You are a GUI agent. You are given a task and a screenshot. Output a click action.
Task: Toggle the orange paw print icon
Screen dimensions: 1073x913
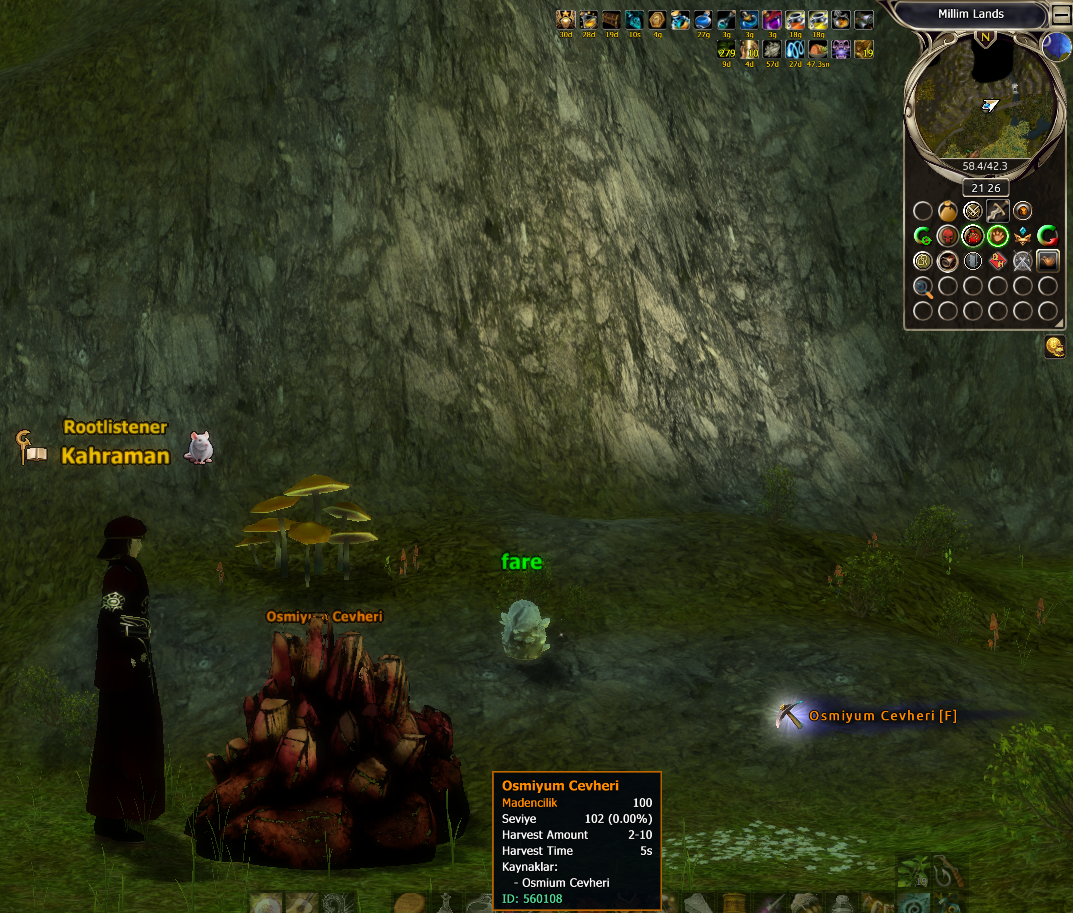pyautogui.click(x=998, y=236)
